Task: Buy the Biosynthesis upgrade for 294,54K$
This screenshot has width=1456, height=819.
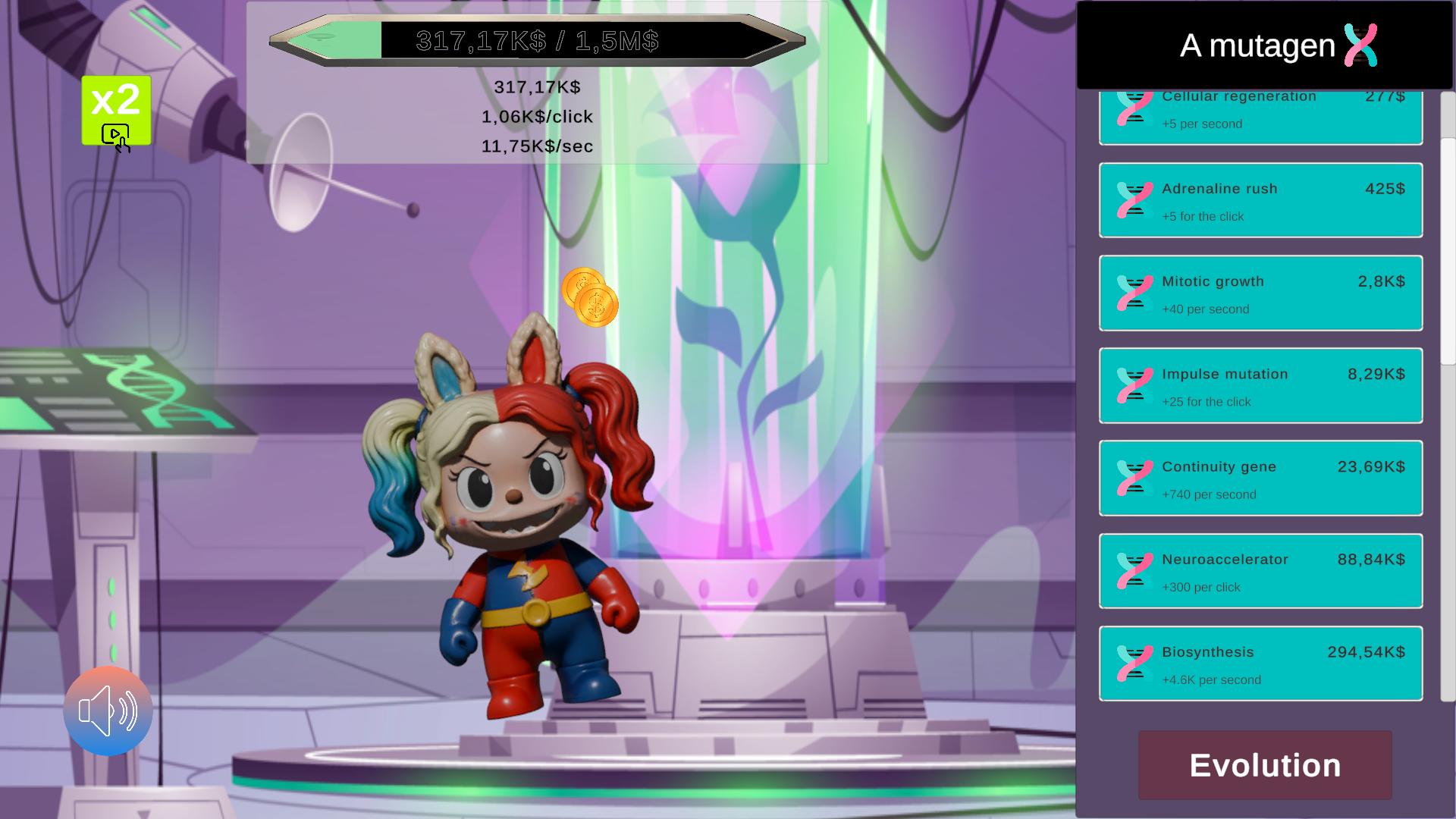Action: (1260, 664)
